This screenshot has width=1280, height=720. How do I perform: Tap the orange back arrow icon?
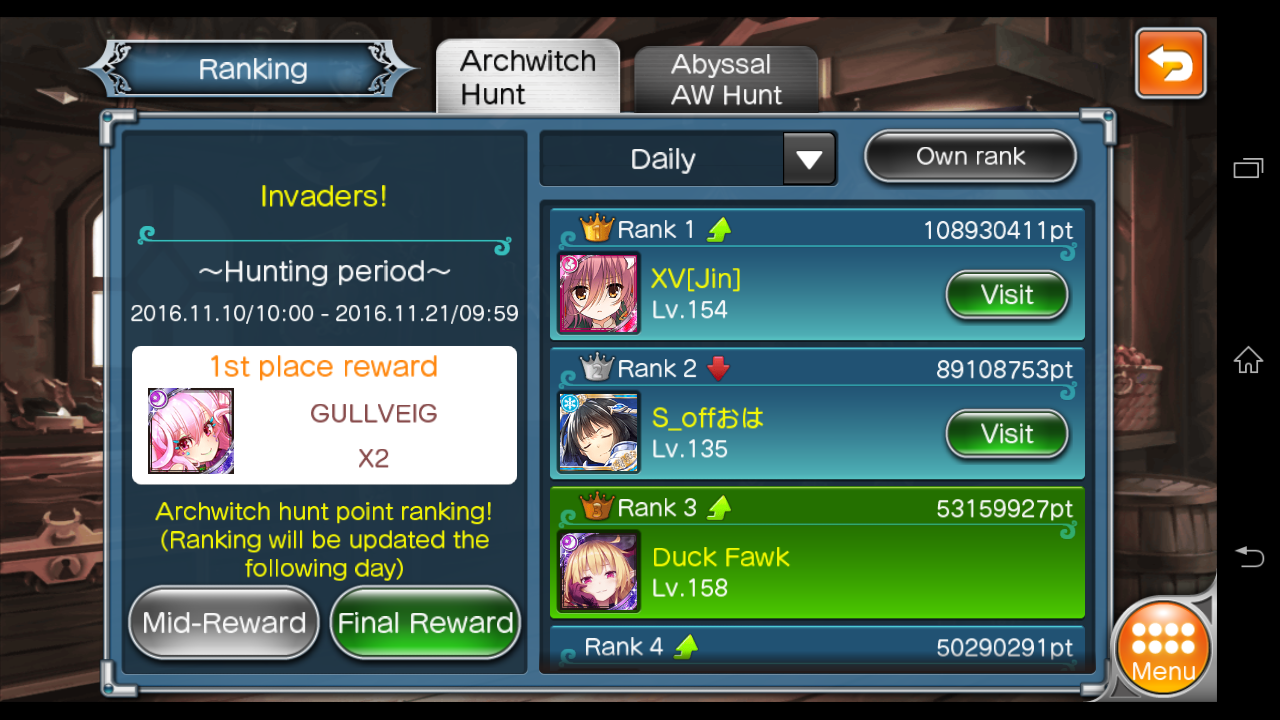click(1169, 62)
